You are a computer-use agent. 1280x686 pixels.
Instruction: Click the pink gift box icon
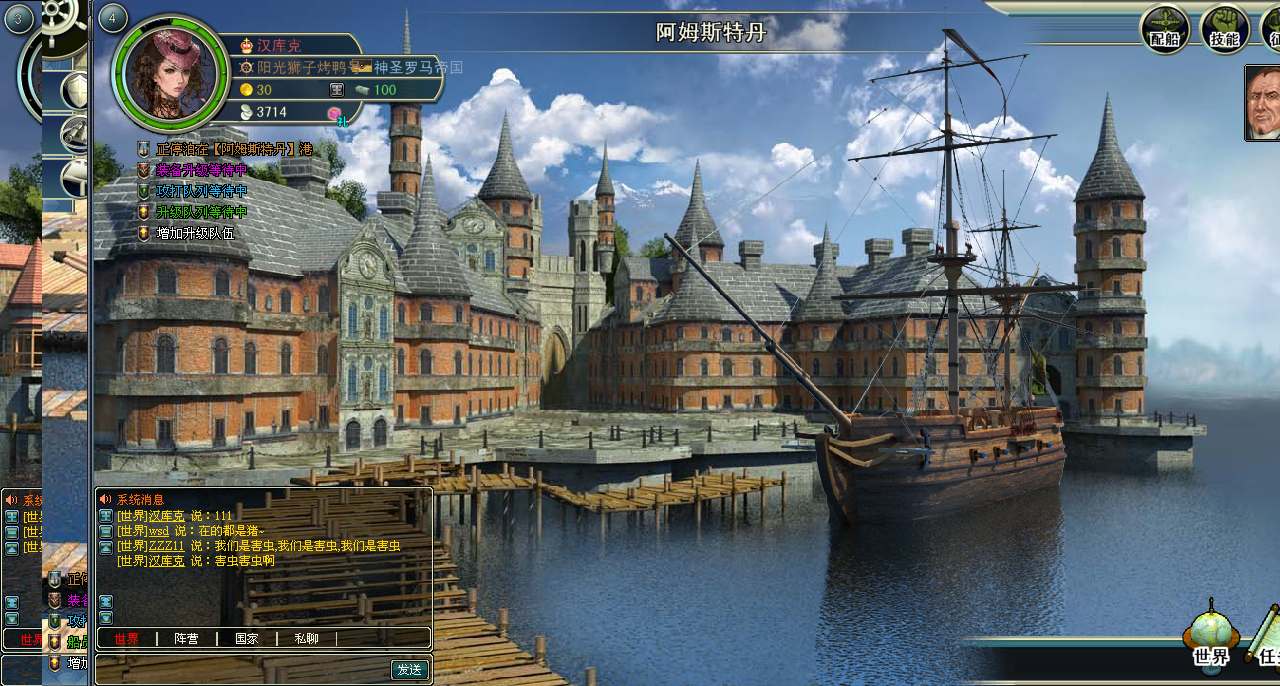point(335,113)
